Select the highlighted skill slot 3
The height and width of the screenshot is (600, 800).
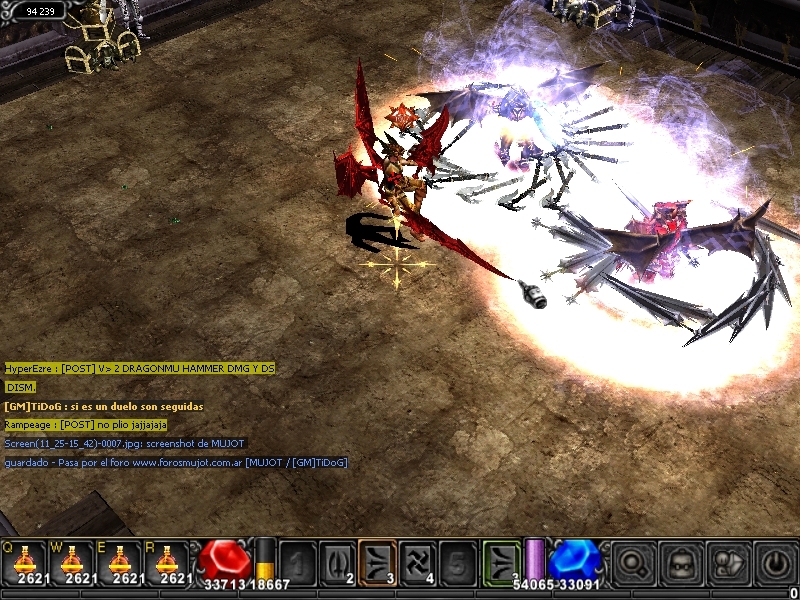pos(377,562)
